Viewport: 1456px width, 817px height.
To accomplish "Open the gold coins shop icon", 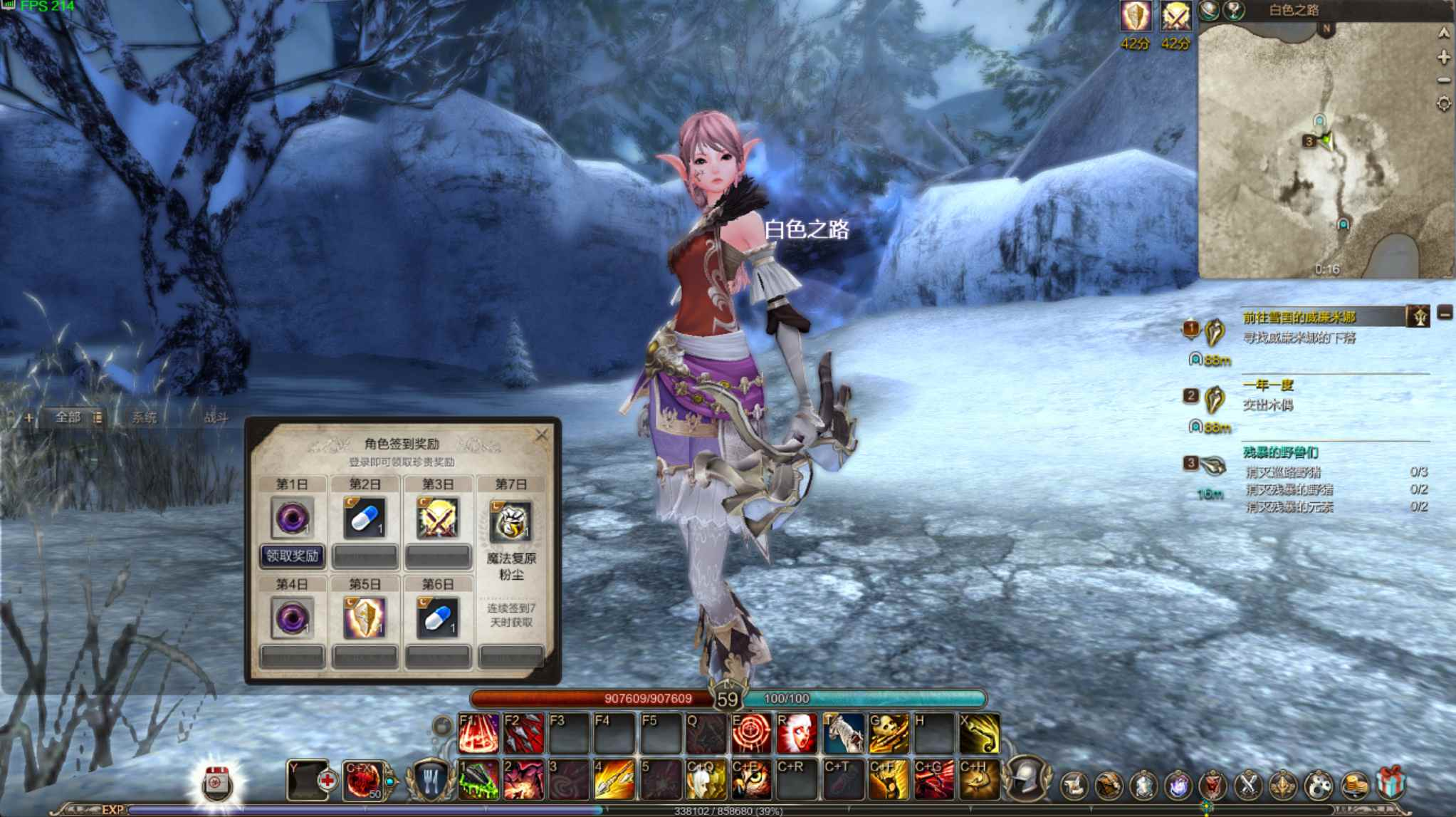I will coord(1353,784).
